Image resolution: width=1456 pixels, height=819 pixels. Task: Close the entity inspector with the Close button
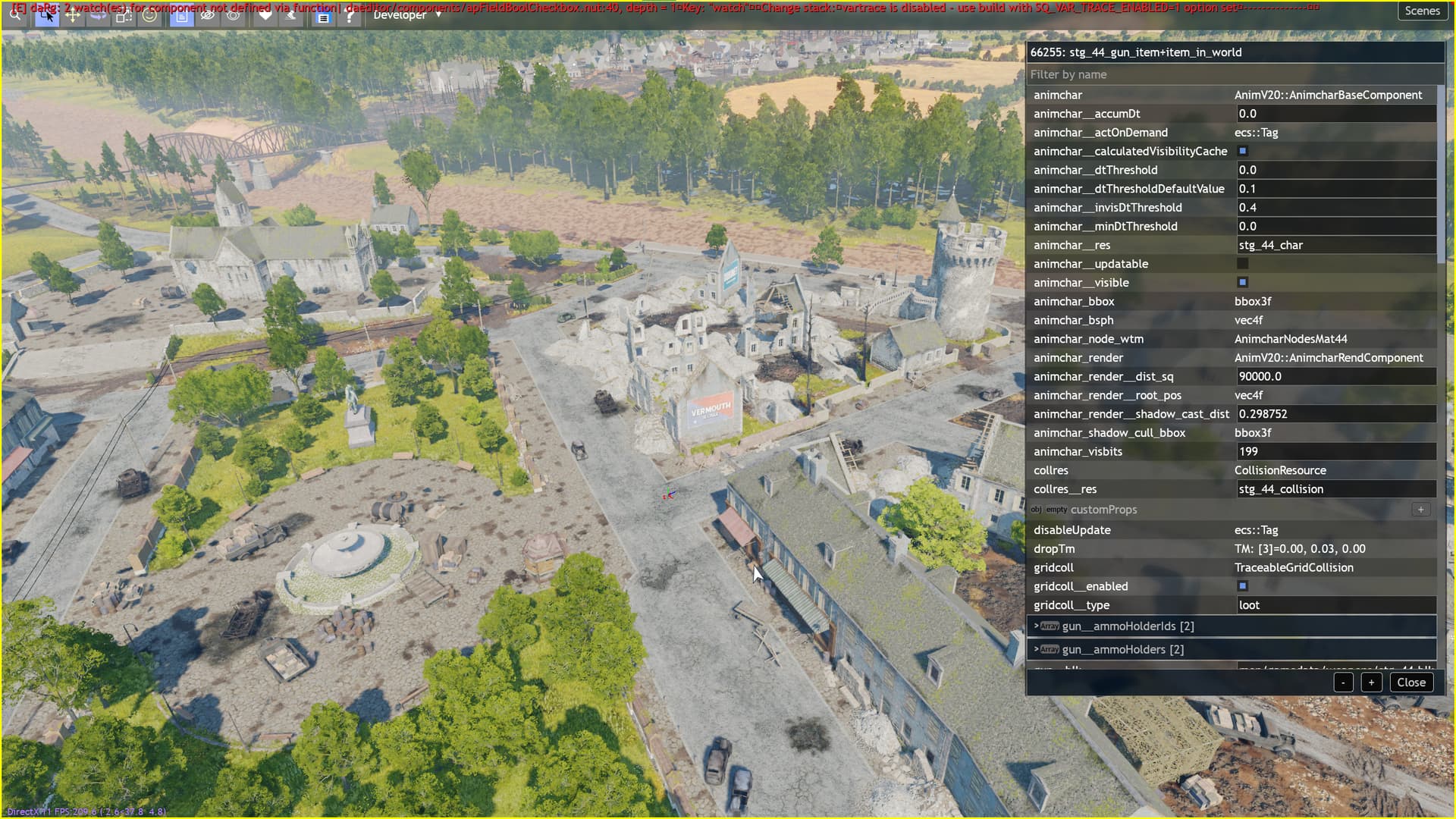pyautogui.click(x=1410, y=682)
